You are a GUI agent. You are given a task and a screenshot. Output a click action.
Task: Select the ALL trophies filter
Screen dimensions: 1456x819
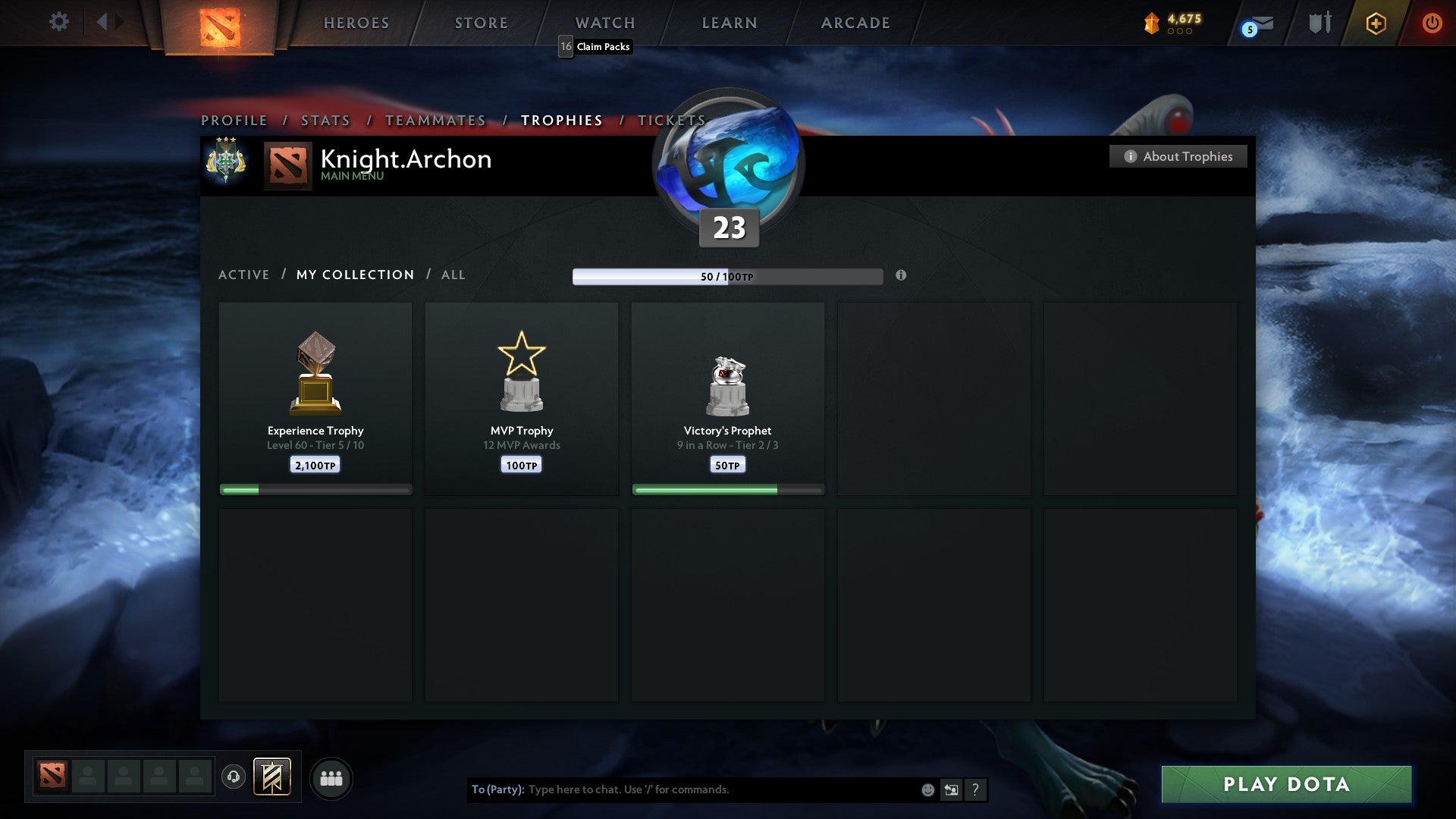pos(453,275)
